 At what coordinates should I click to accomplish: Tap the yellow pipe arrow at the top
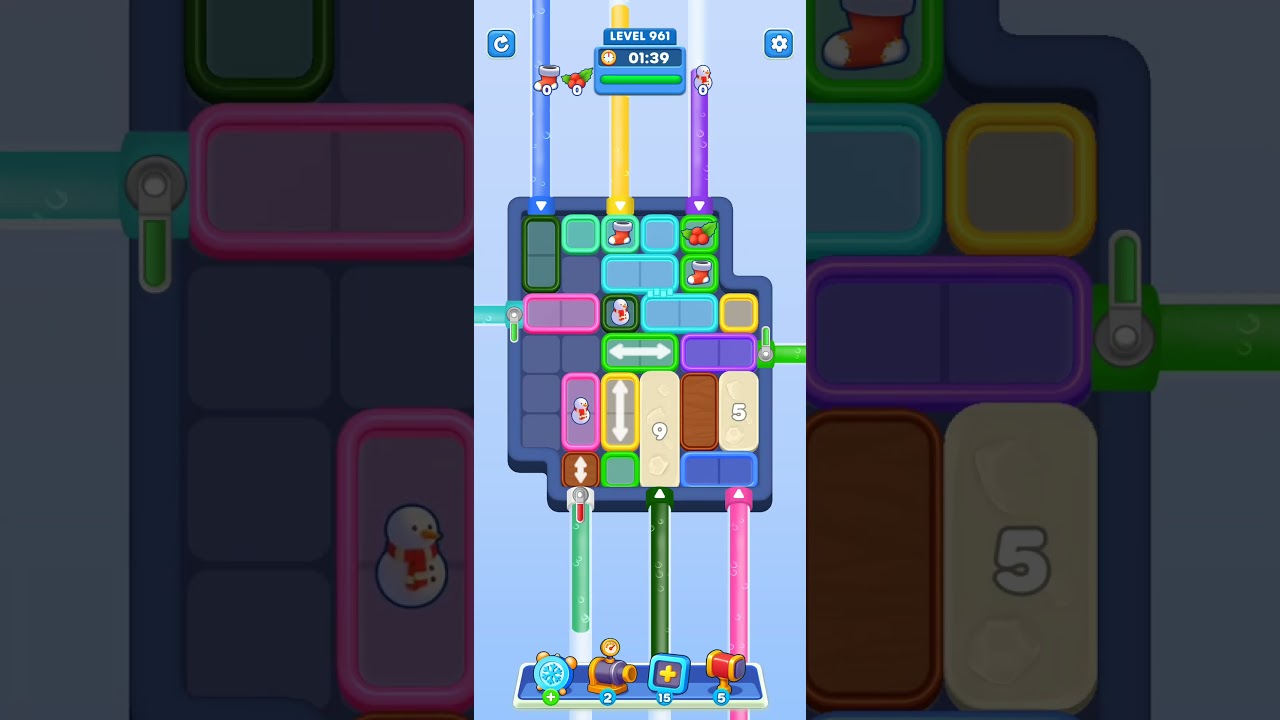(619, 206)
